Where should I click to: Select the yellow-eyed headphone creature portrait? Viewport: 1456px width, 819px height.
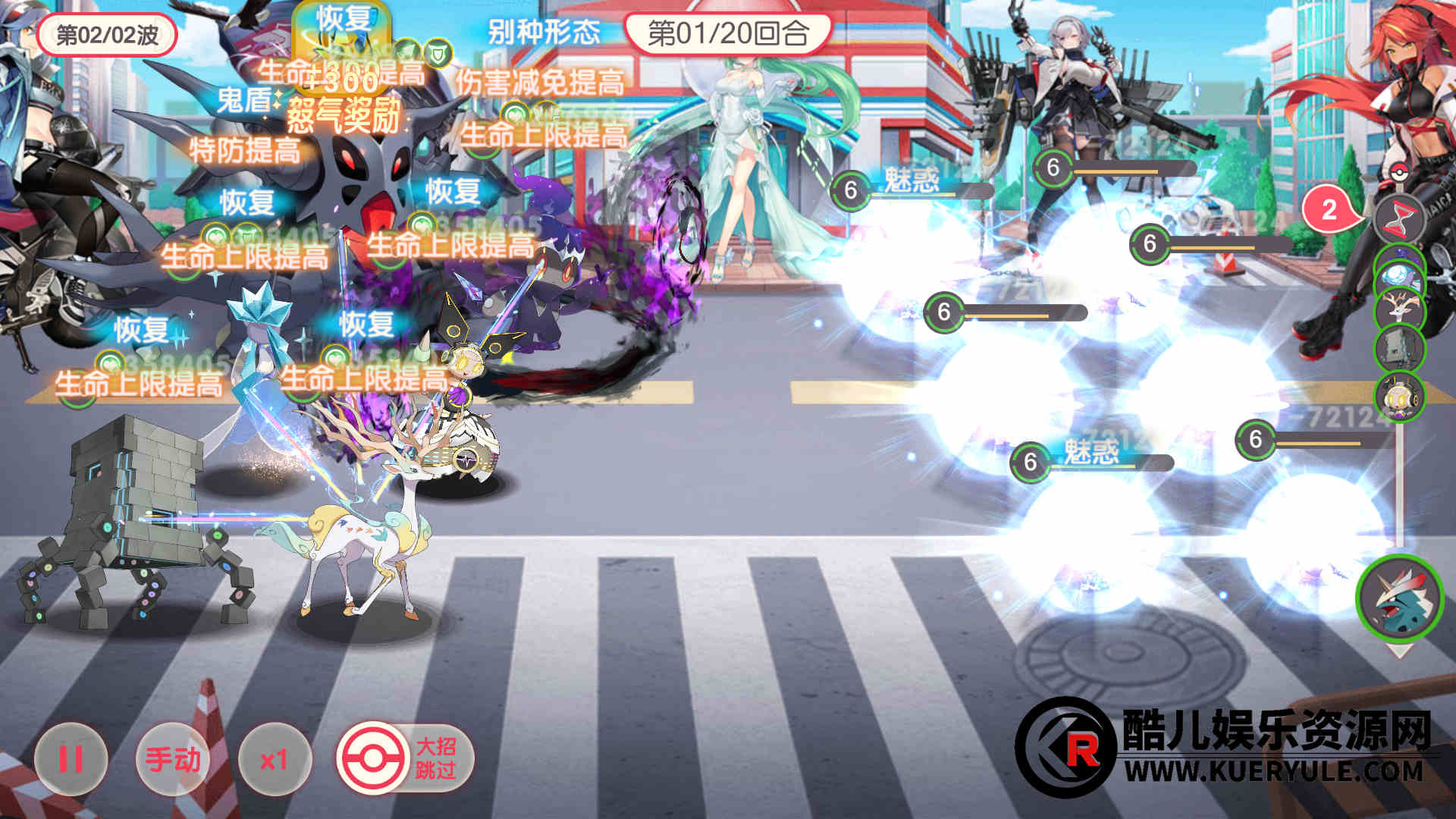[1400, 396]
